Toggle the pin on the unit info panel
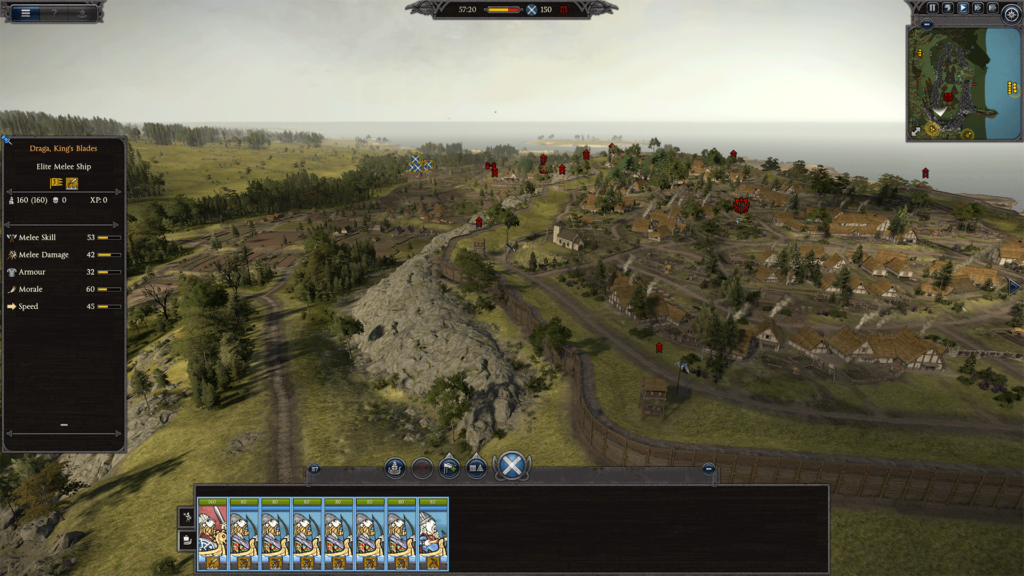 click(x=6, y=141)
